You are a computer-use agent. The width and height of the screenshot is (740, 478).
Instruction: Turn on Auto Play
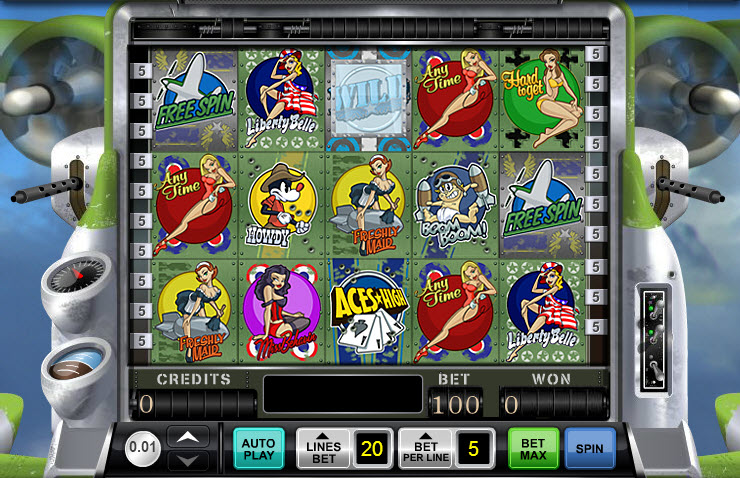pyautogui.click(x=258, y=448)
